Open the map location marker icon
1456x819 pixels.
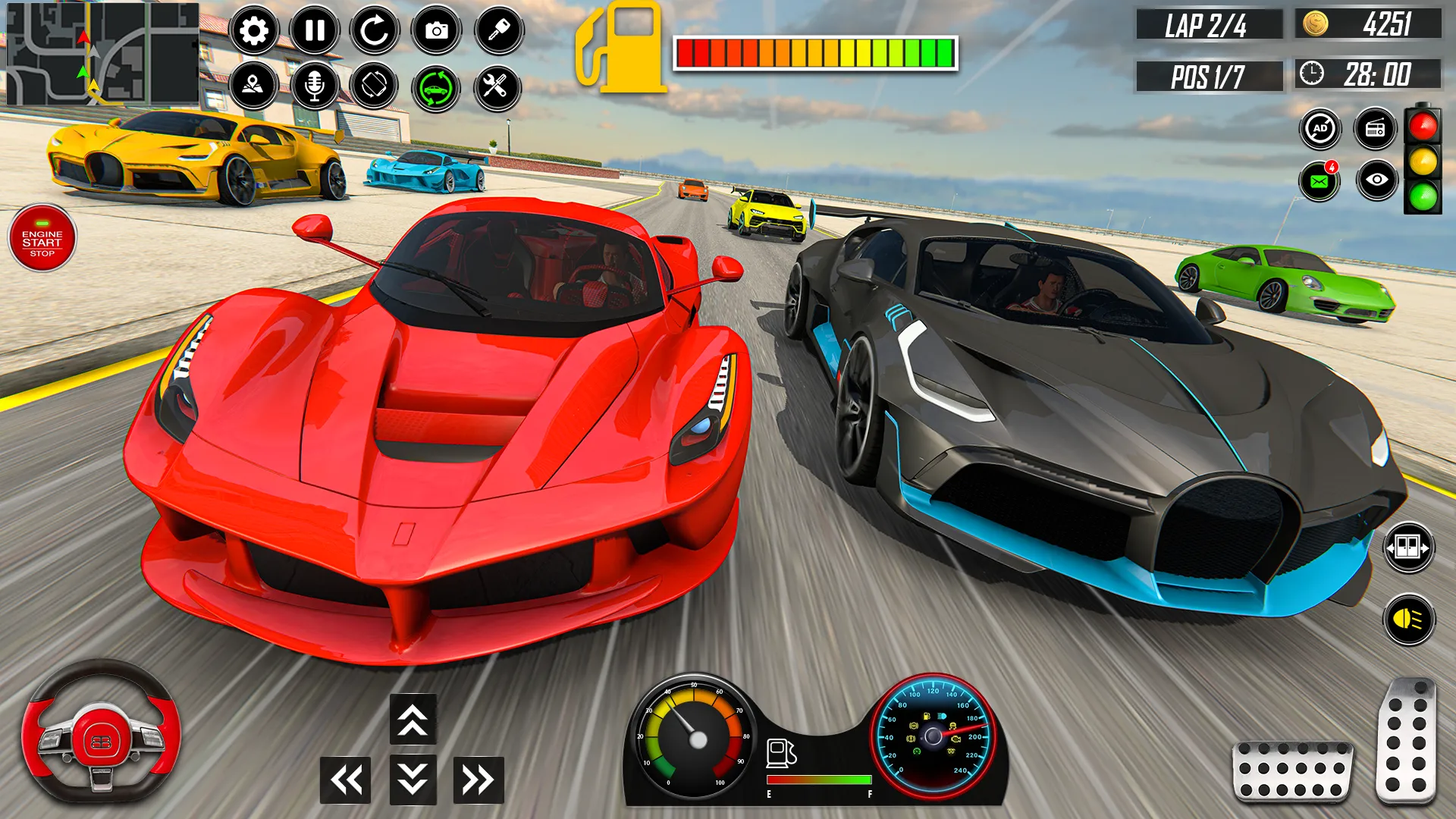(253, 86)
